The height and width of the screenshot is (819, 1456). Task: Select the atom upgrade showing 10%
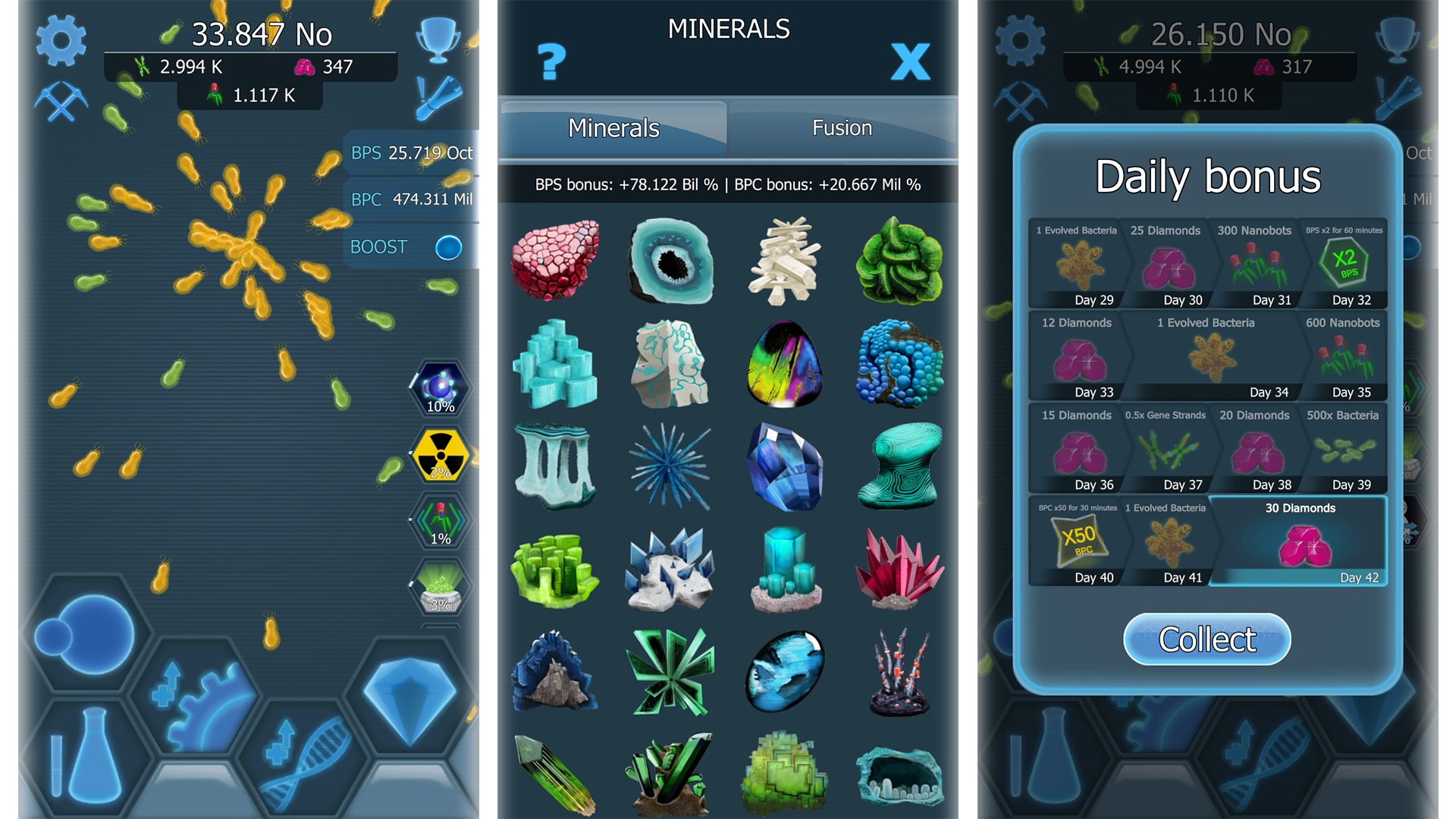[440, 389]
